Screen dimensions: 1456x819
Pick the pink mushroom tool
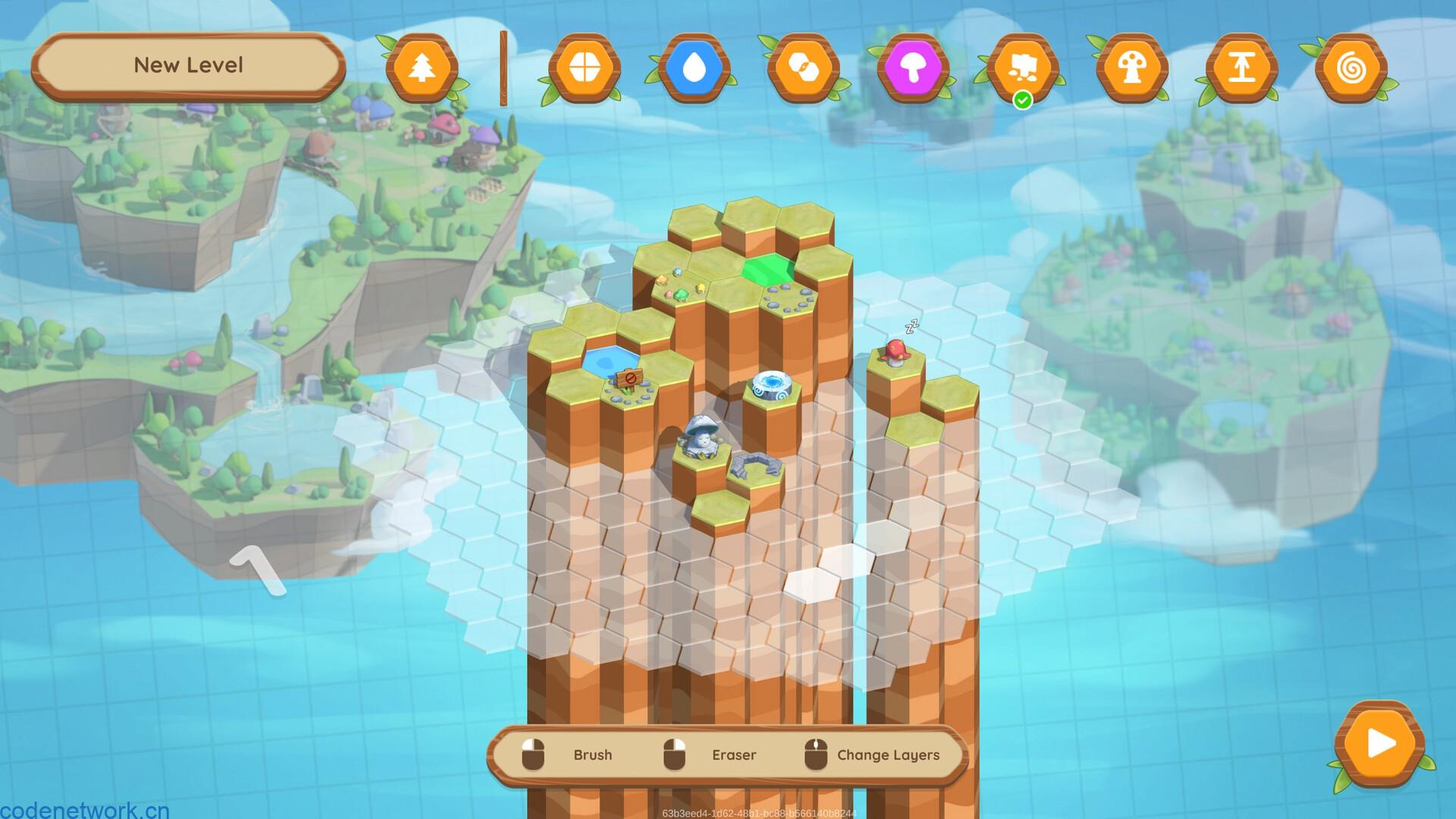click(914, 67)
